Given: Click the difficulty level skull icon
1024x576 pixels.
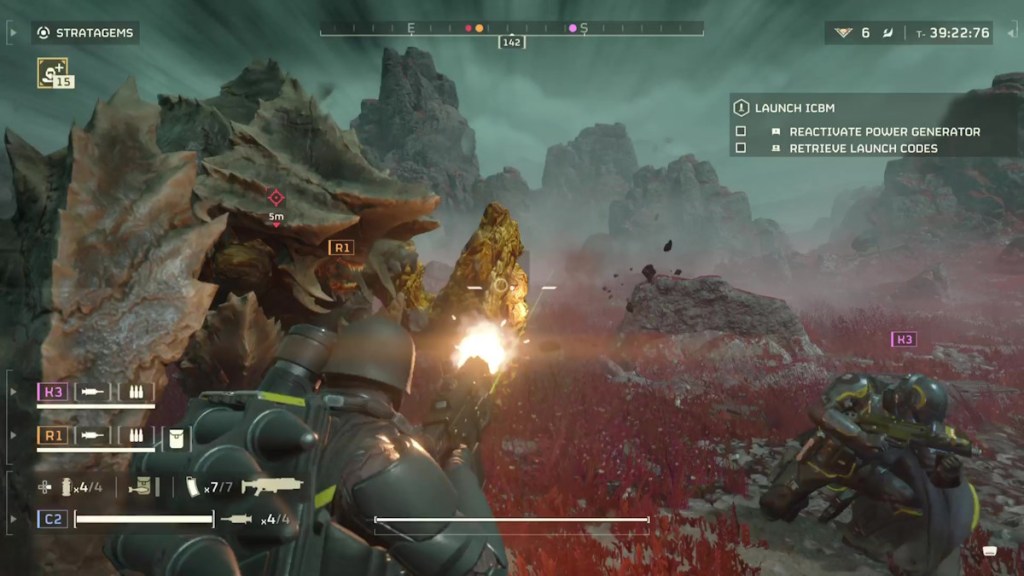Looking at the screenshot, I should click(845, 33).
